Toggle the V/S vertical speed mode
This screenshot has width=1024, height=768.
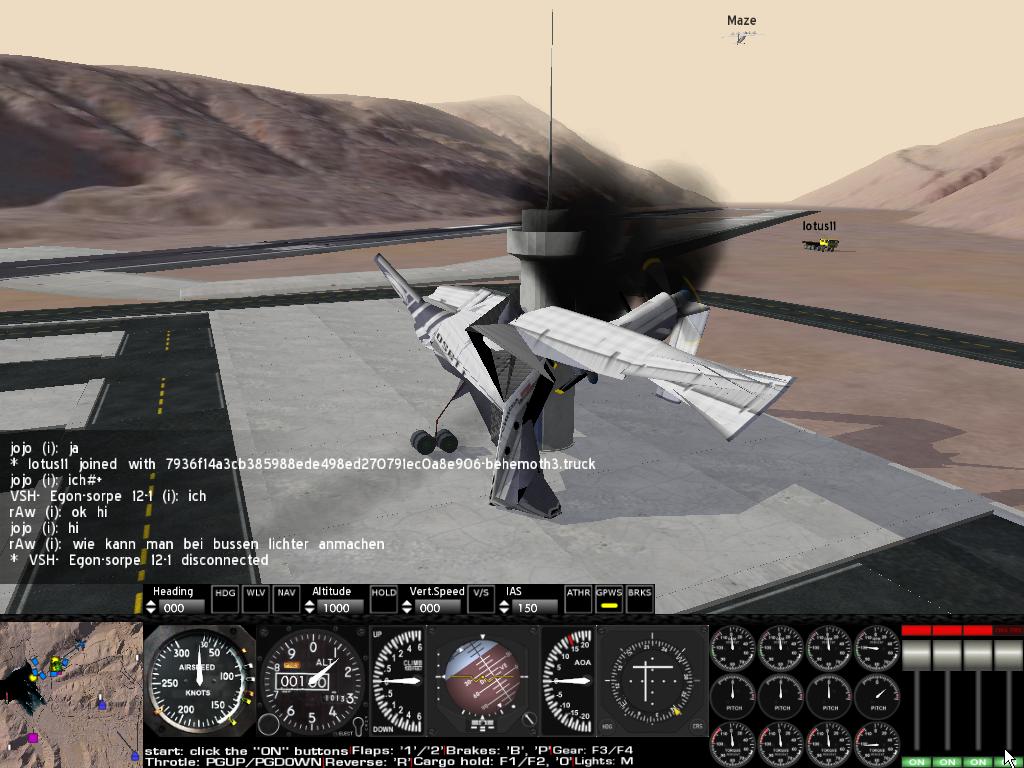tap(481, 598)
